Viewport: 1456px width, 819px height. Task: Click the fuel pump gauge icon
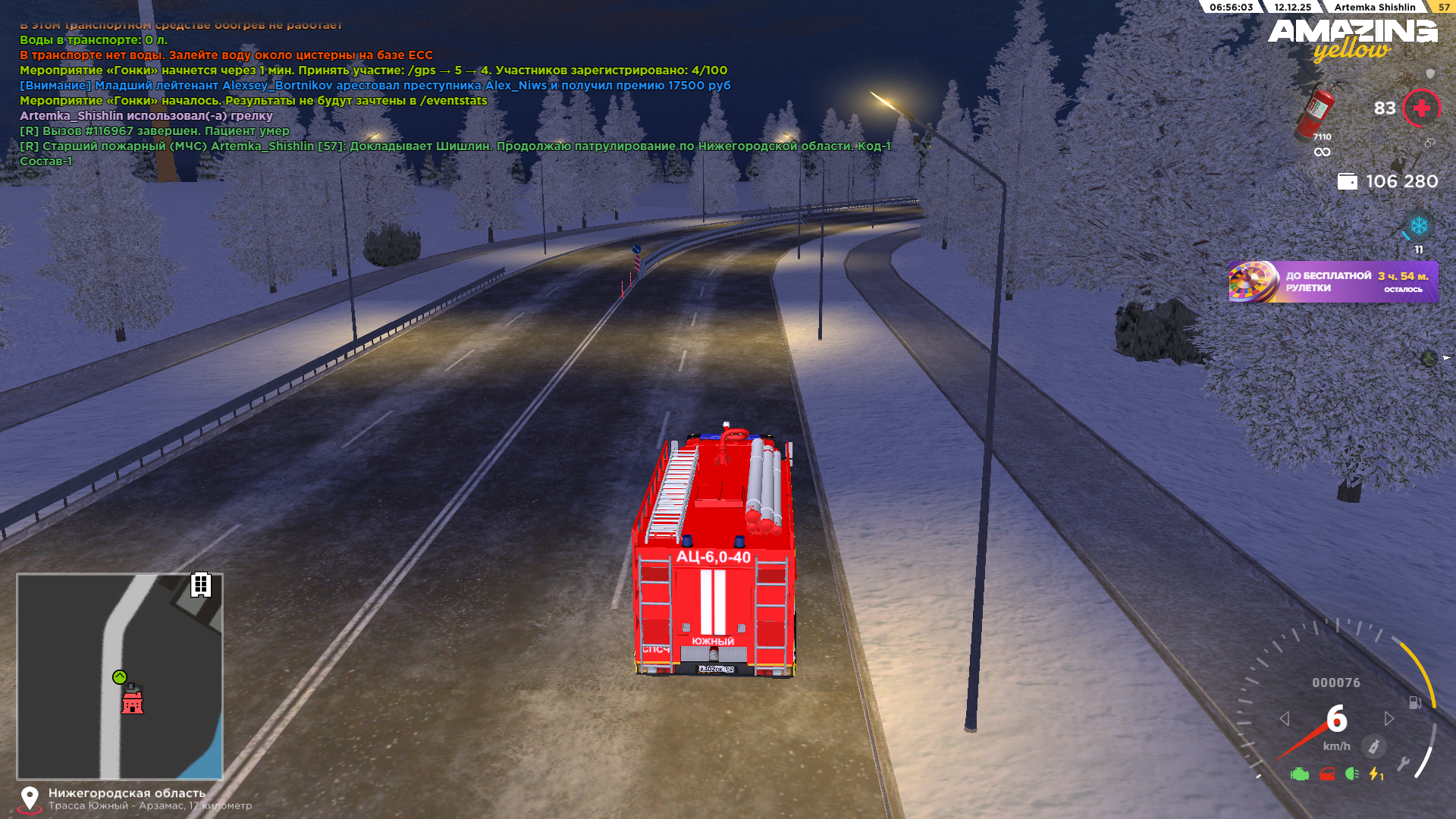point(1415,702)
